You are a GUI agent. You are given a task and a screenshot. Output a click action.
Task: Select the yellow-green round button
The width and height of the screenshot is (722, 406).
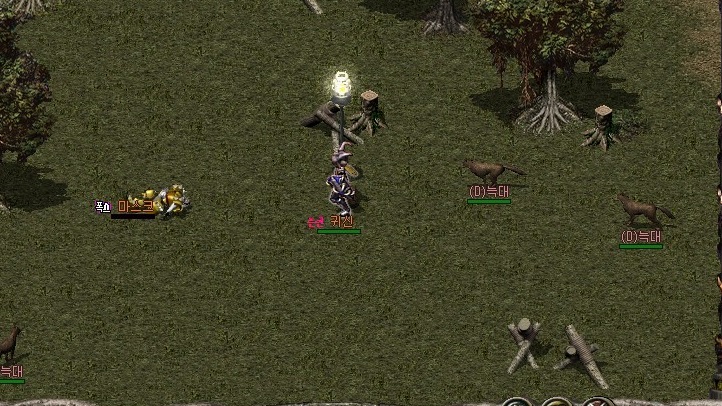[x=558, y=403]
